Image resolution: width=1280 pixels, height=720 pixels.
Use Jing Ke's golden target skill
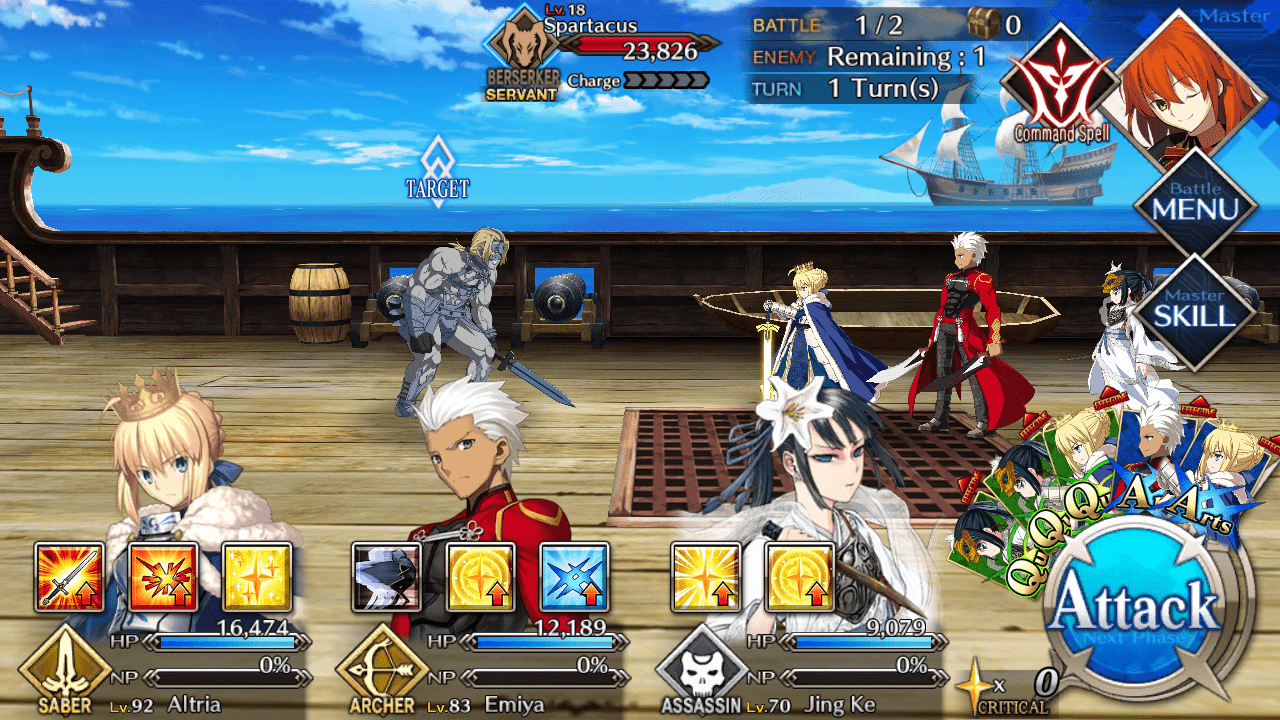point(799,577)
